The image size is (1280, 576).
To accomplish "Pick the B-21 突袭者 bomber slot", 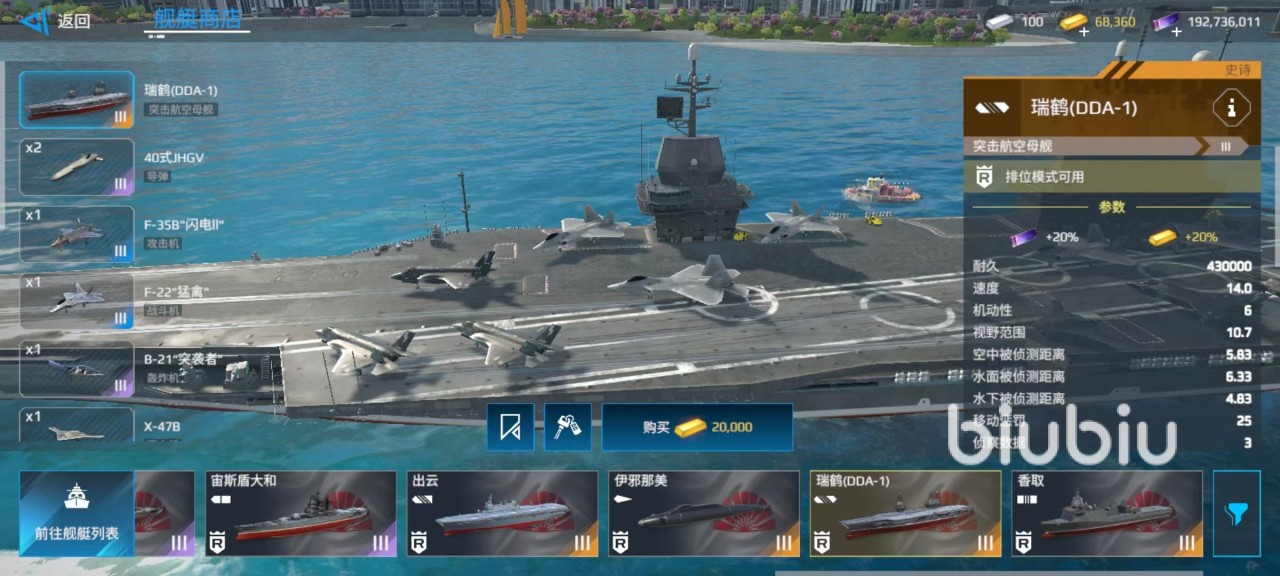I will coord(77,368).
